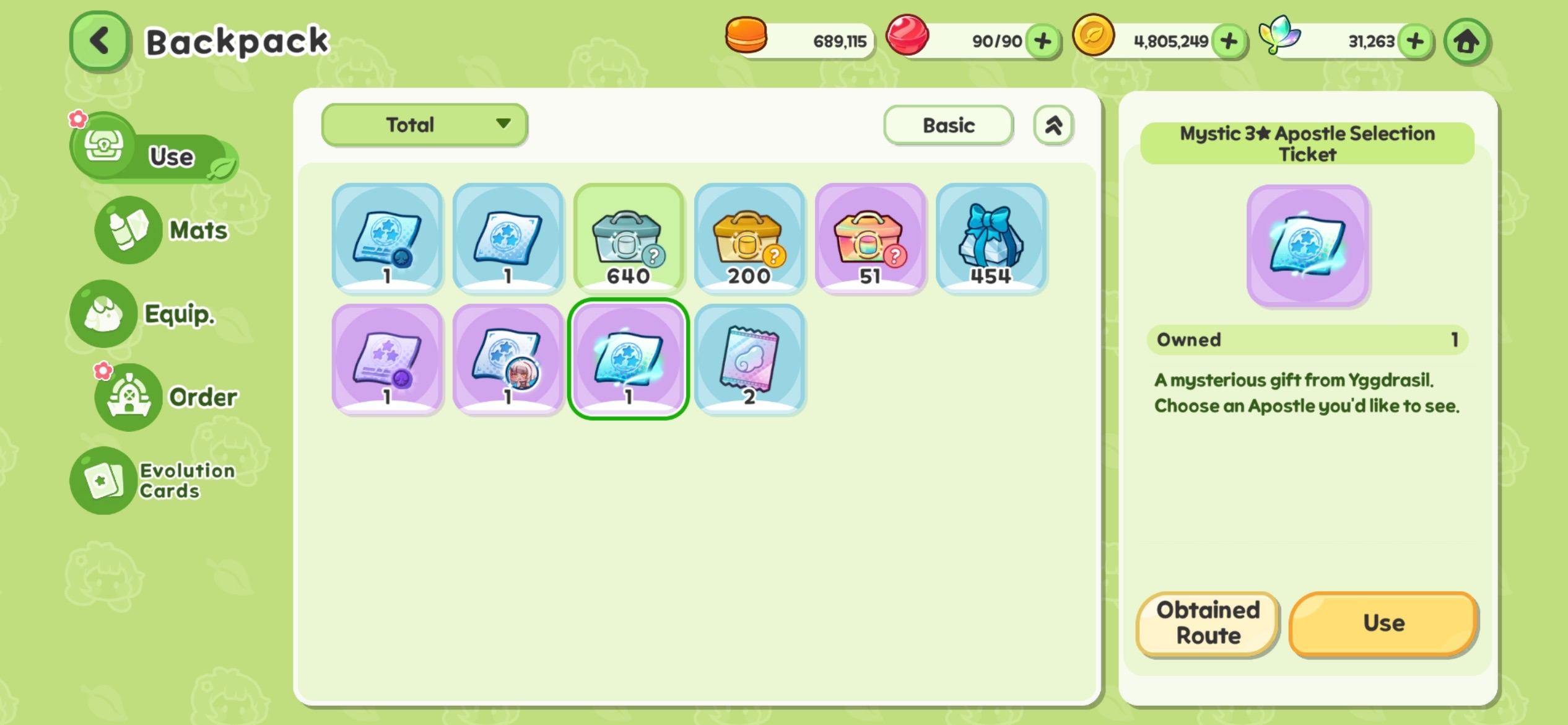The image size is (1568, 725).
Task: Click the Owned count row in item details
Action: coord(1307,340)
